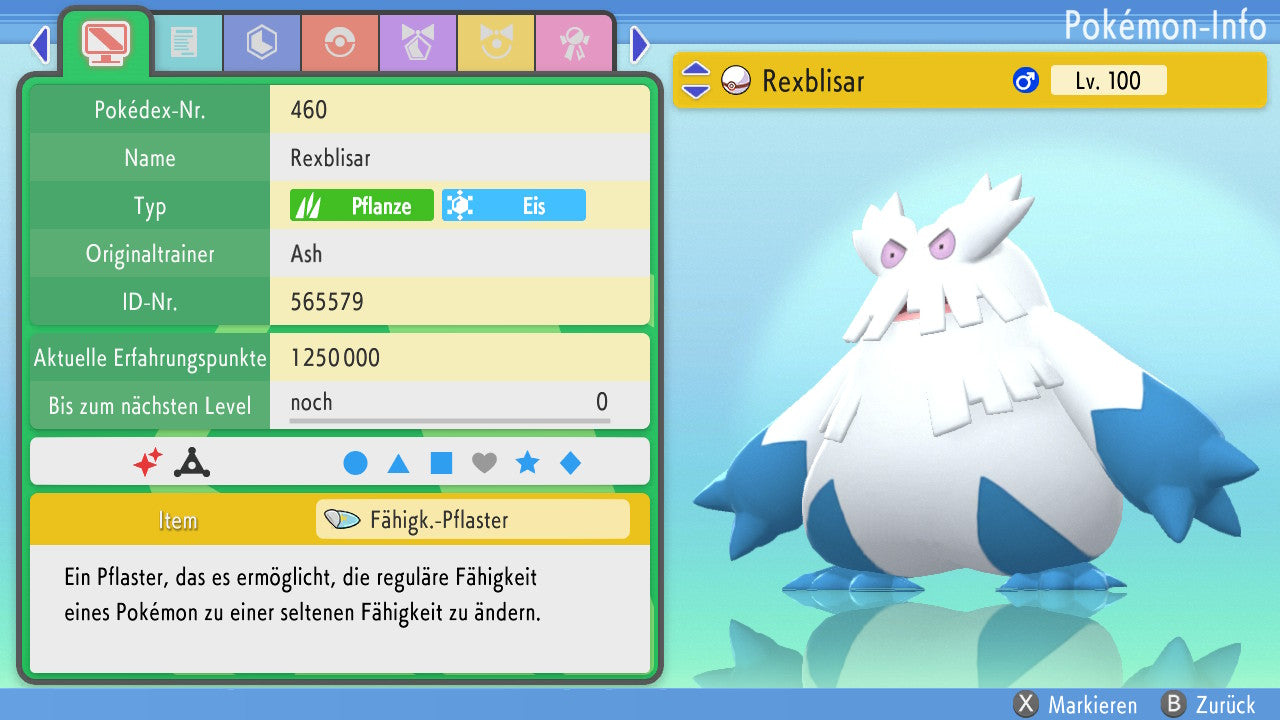The width and height of the screenshot is (1280, 720).
Task: Select the Fähigk.-Pflaster held item
Action: 472,520
